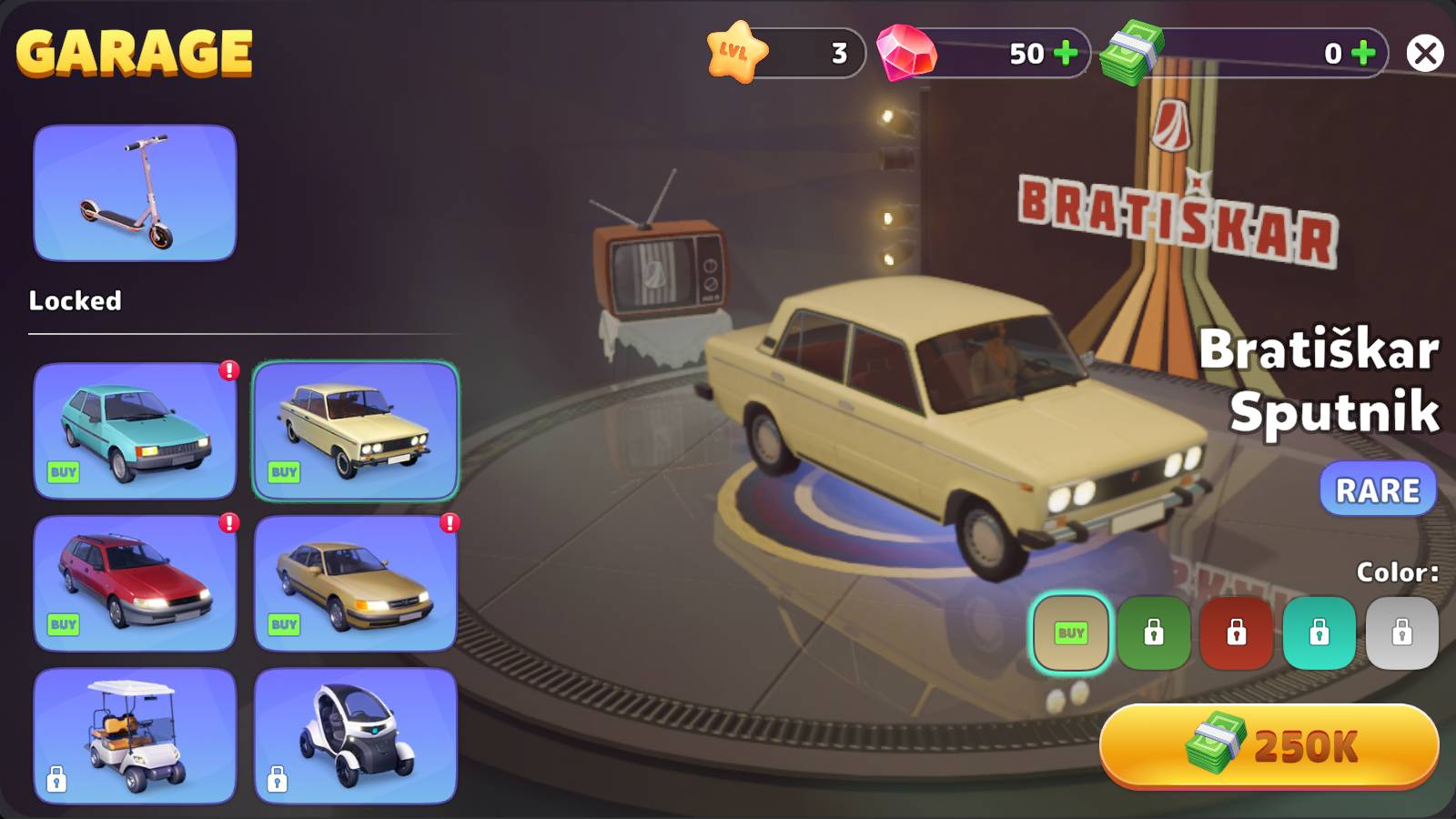
Task: Add more pink gems
Action: [x=1065, y=54]
